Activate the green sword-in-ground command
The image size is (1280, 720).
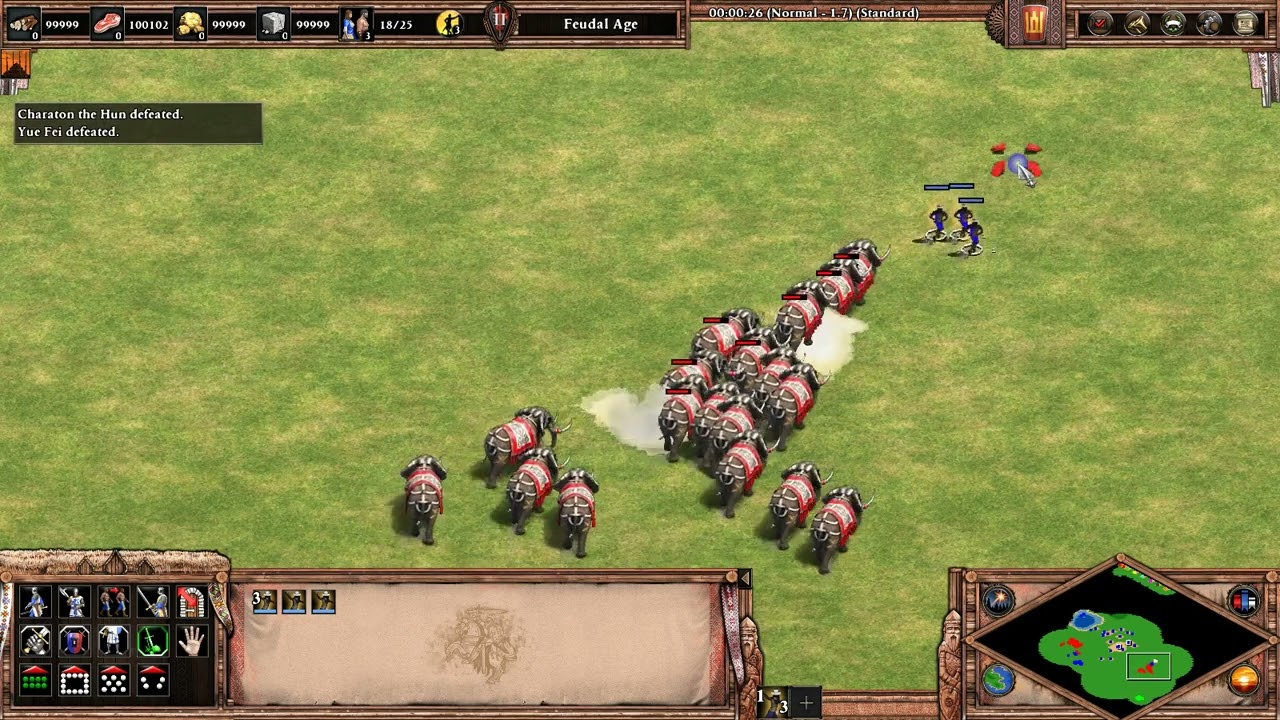(x=152, y=641)
